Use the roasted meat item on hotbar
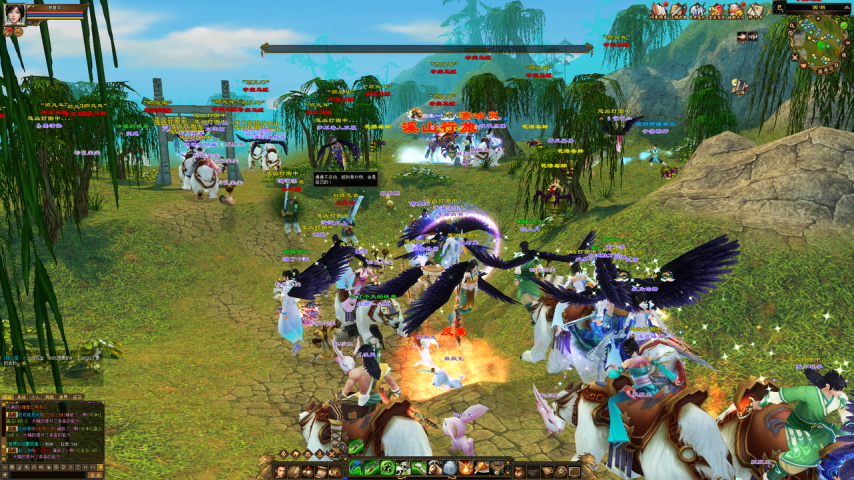The width and height of the screenshot is (854, 480). click(x=483, y=468)
